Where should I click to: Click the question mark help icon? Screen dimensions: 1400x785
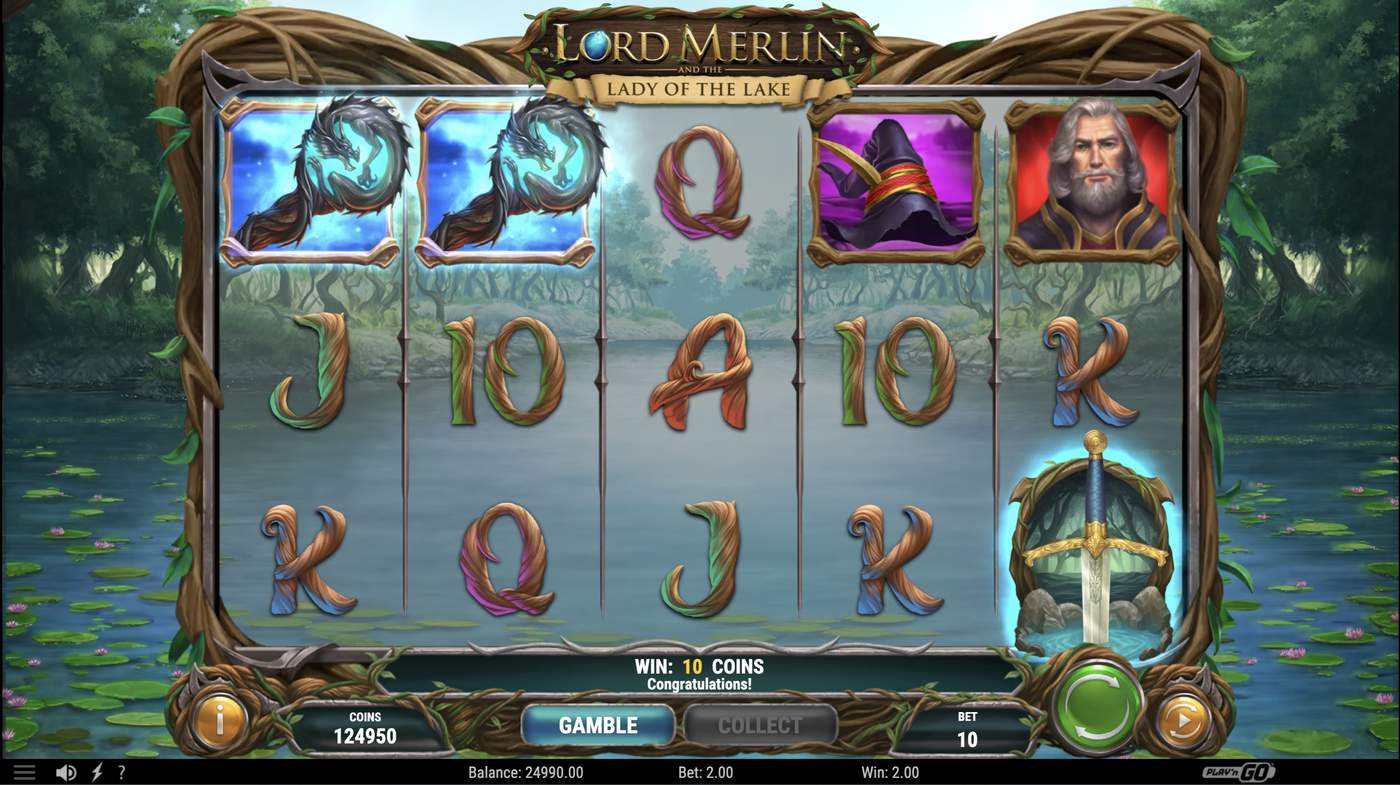pyautogui.click(x=121, y=771)
